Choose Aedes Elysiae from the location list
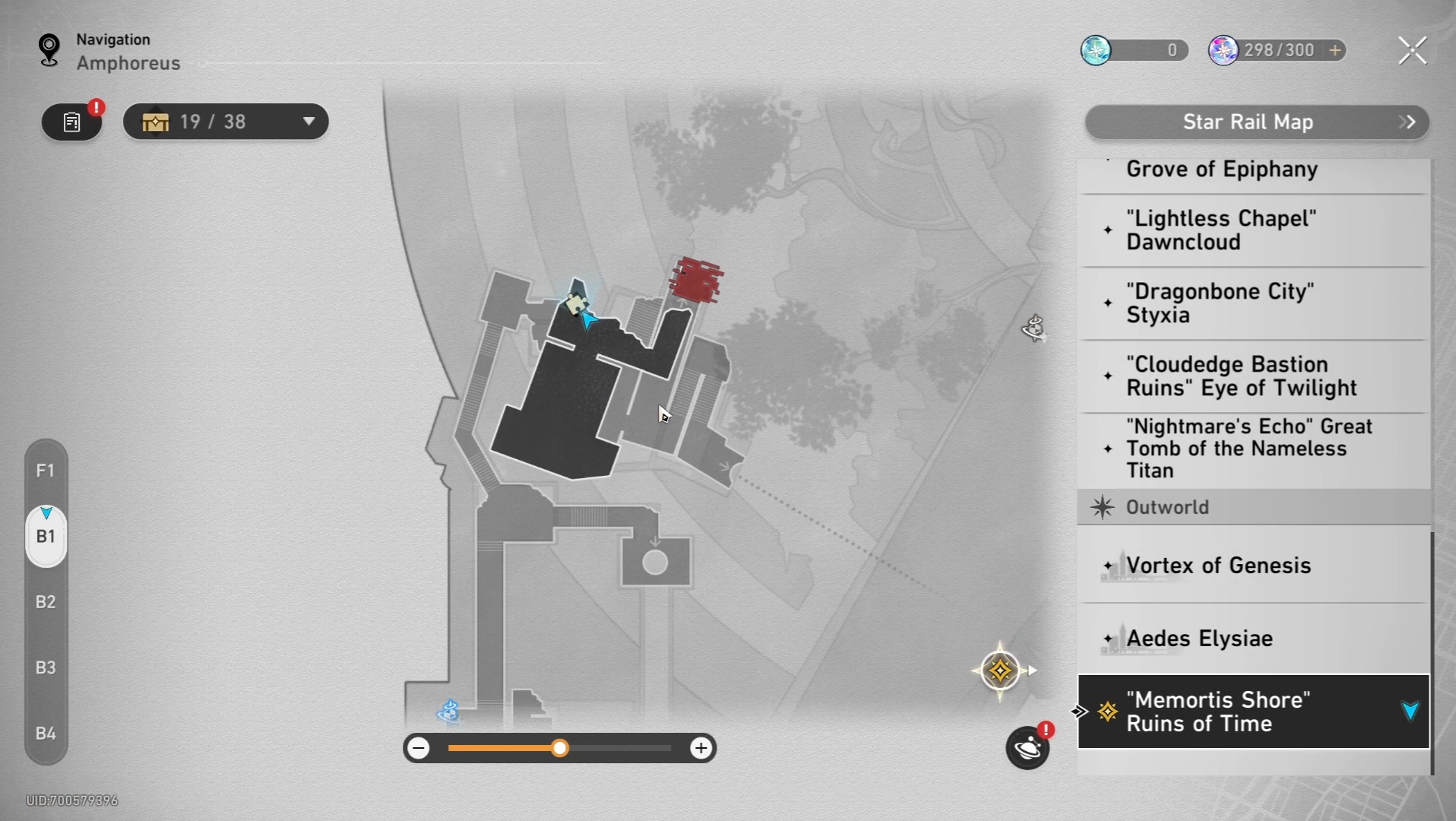Screen dimensions: 1456x821 coord(1199,639)
